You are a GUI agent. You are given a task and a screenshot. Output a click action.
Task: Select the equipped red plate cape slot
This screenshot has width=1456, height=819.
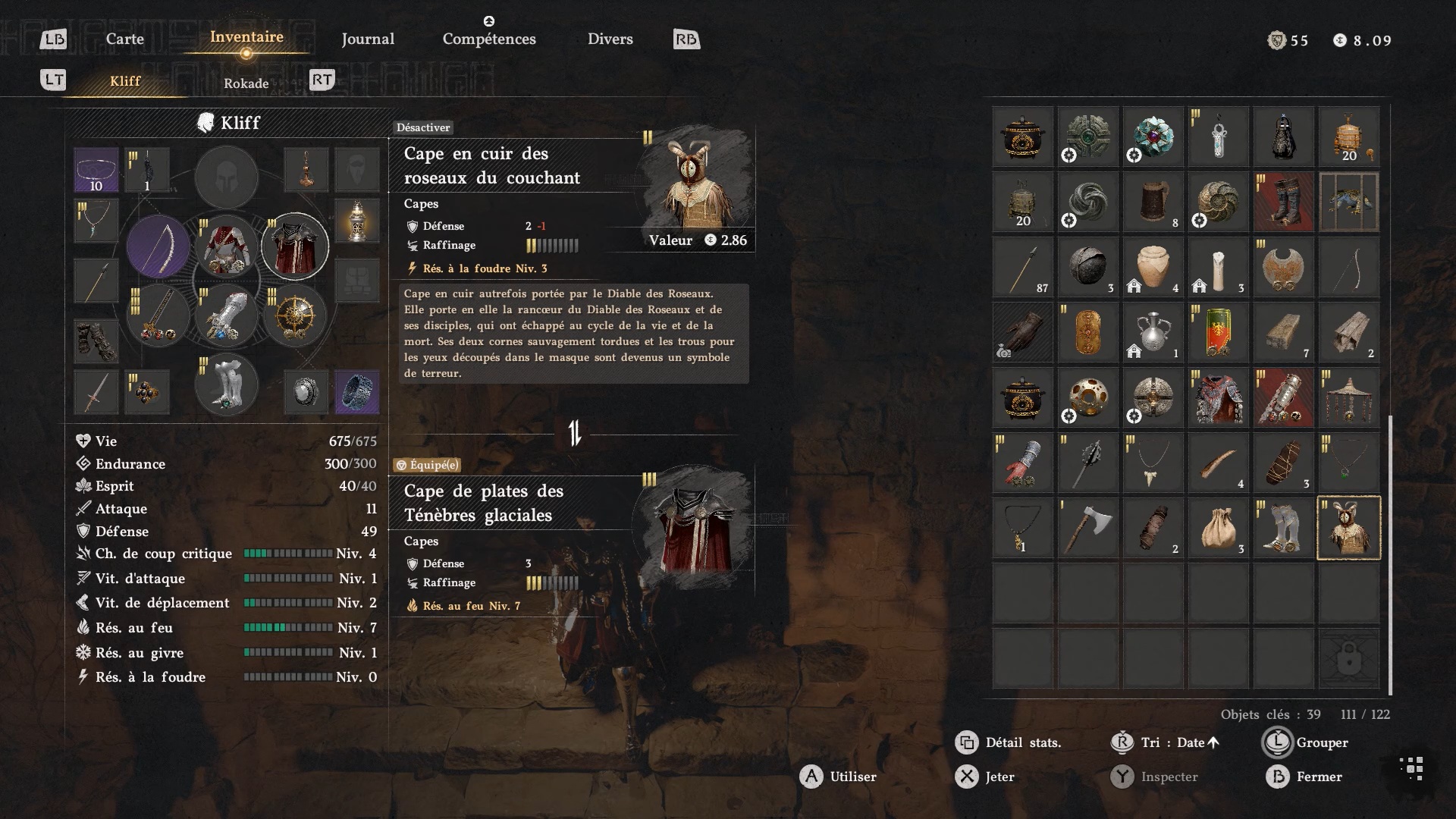coord(295,246)
